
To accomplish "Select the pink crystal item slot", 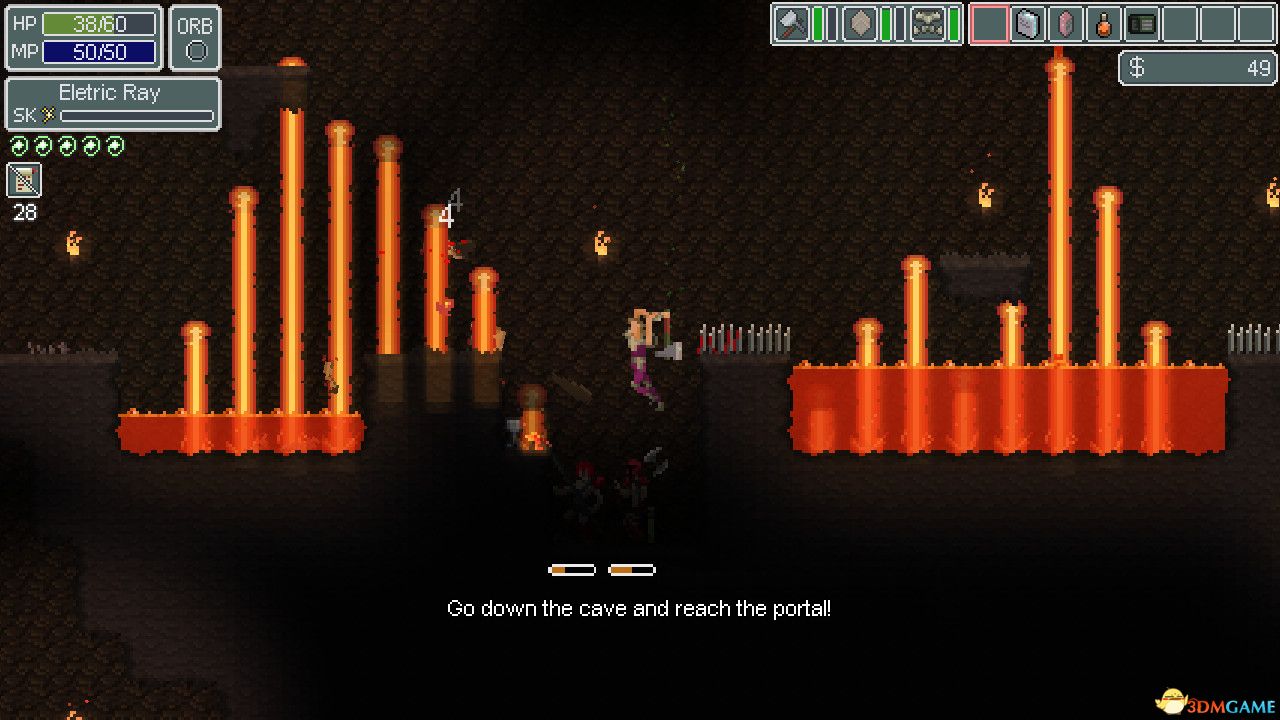I will pos(1065,24).
